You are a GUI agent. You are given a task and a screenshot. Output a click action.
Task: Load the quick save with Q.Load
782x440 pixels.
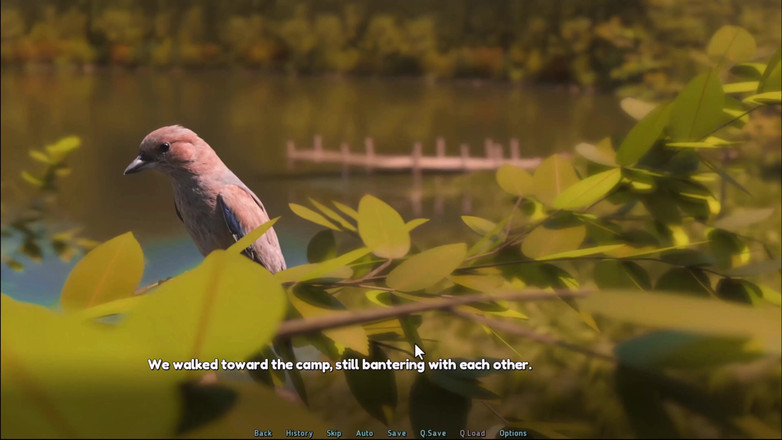[473, 433]
